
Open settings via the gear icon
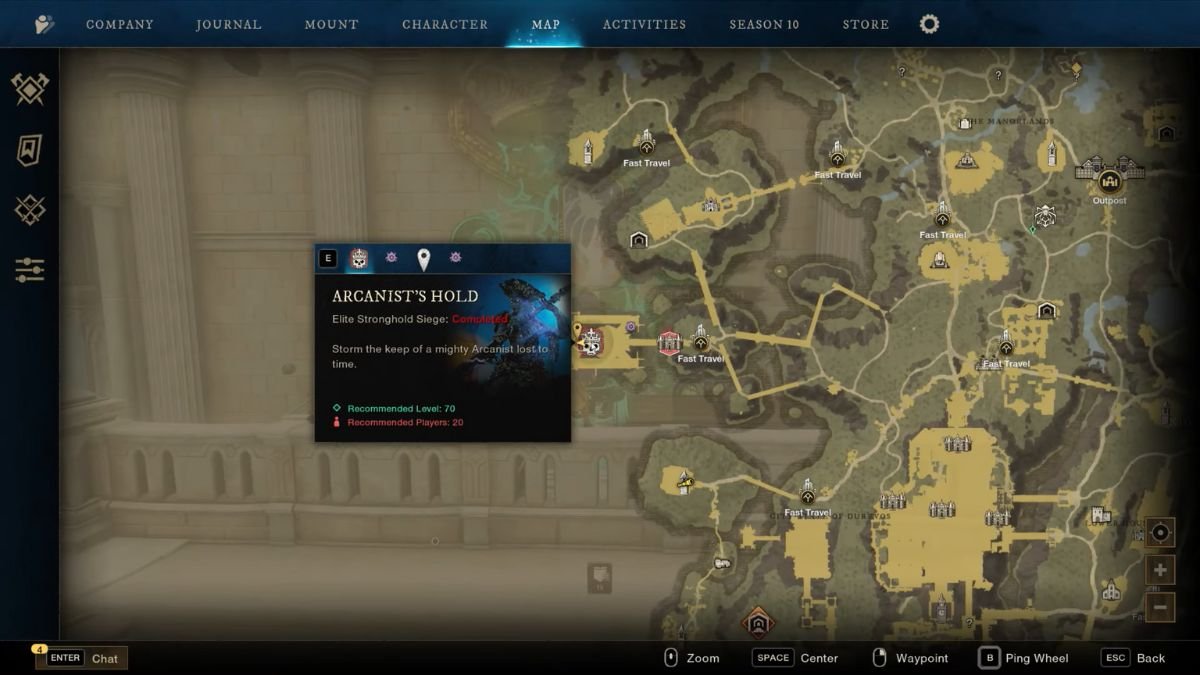[929, 24]
